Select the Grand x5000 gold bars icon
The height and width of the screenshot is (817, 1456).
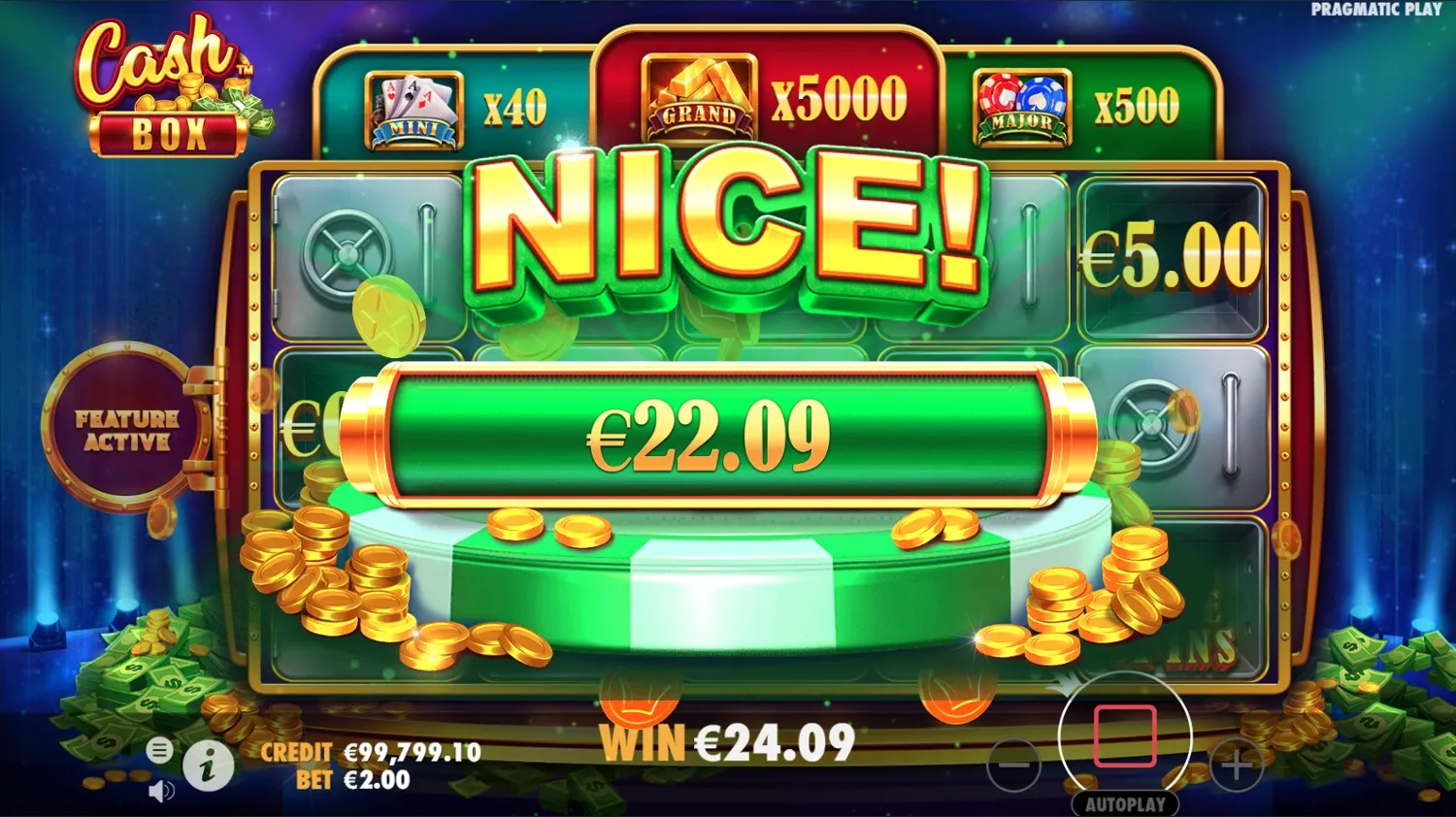(701, 97)
